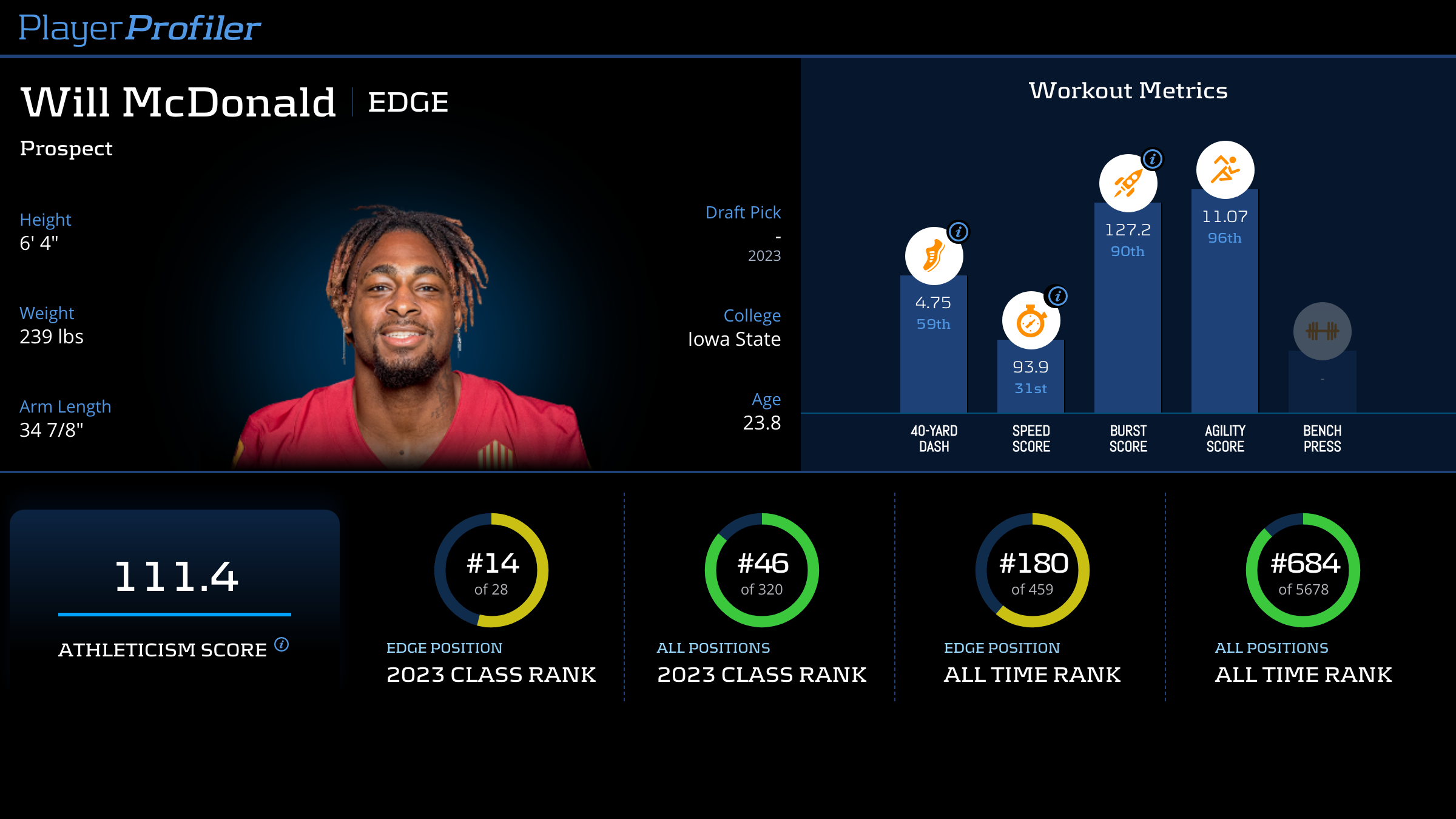Open the PlayerProfiler logo link
Image resolution: width=1456 pixels, height=819 pixels.
tap(140, 29)
